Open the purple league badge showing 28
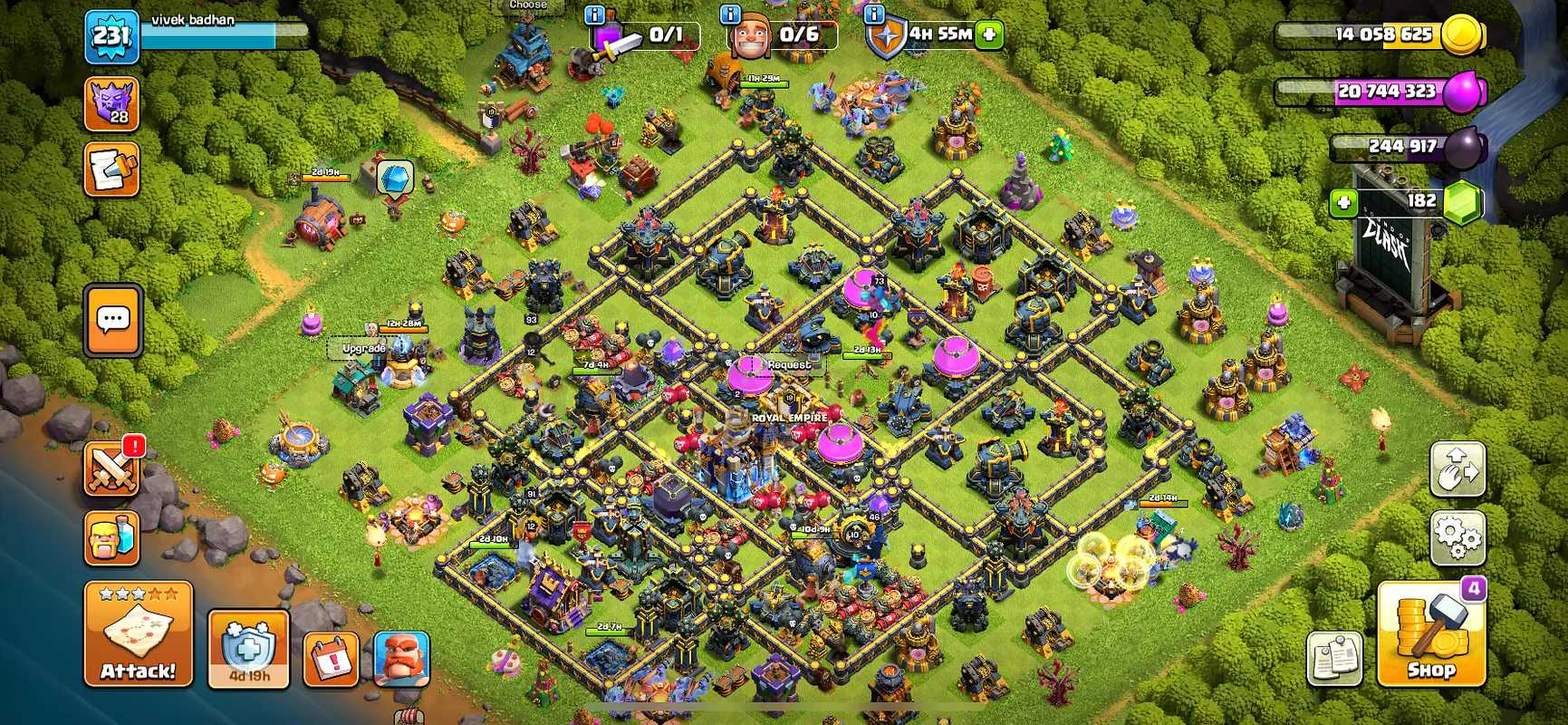Viewport: 1568px width, 725px height. 111,103
